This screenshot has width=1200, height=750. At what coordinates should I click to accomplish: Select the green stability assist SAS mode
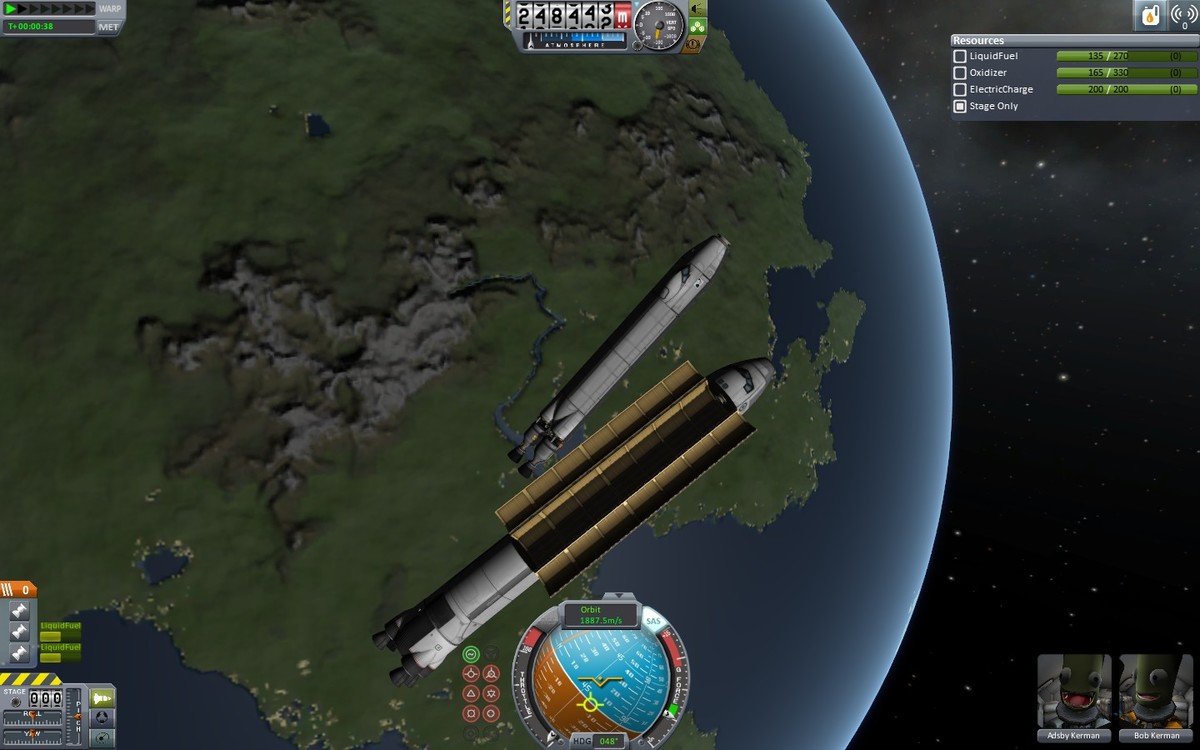click(x=471, y=654)
